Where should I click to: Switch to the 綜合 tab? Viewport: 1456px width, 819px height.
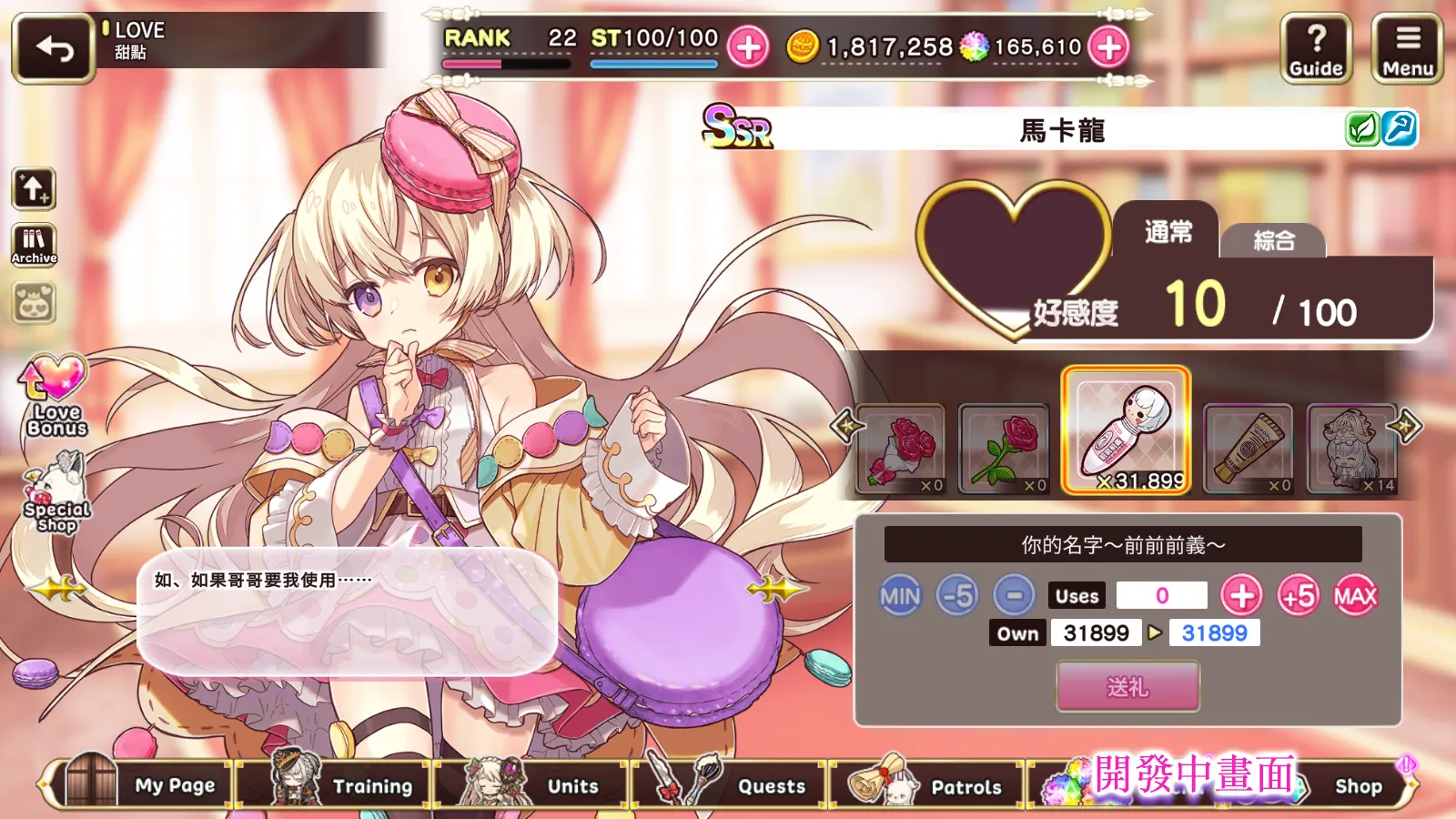1273,241
